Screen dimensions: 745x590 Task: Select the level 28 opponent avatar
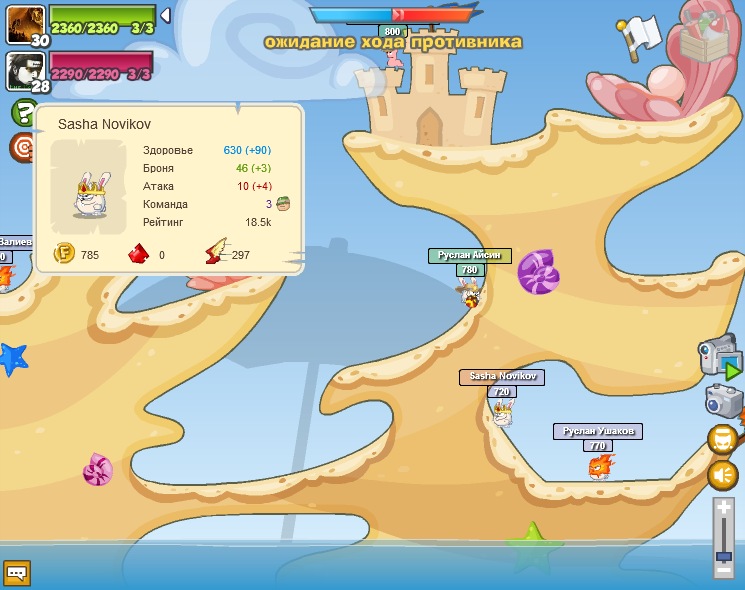coord(24,69)
